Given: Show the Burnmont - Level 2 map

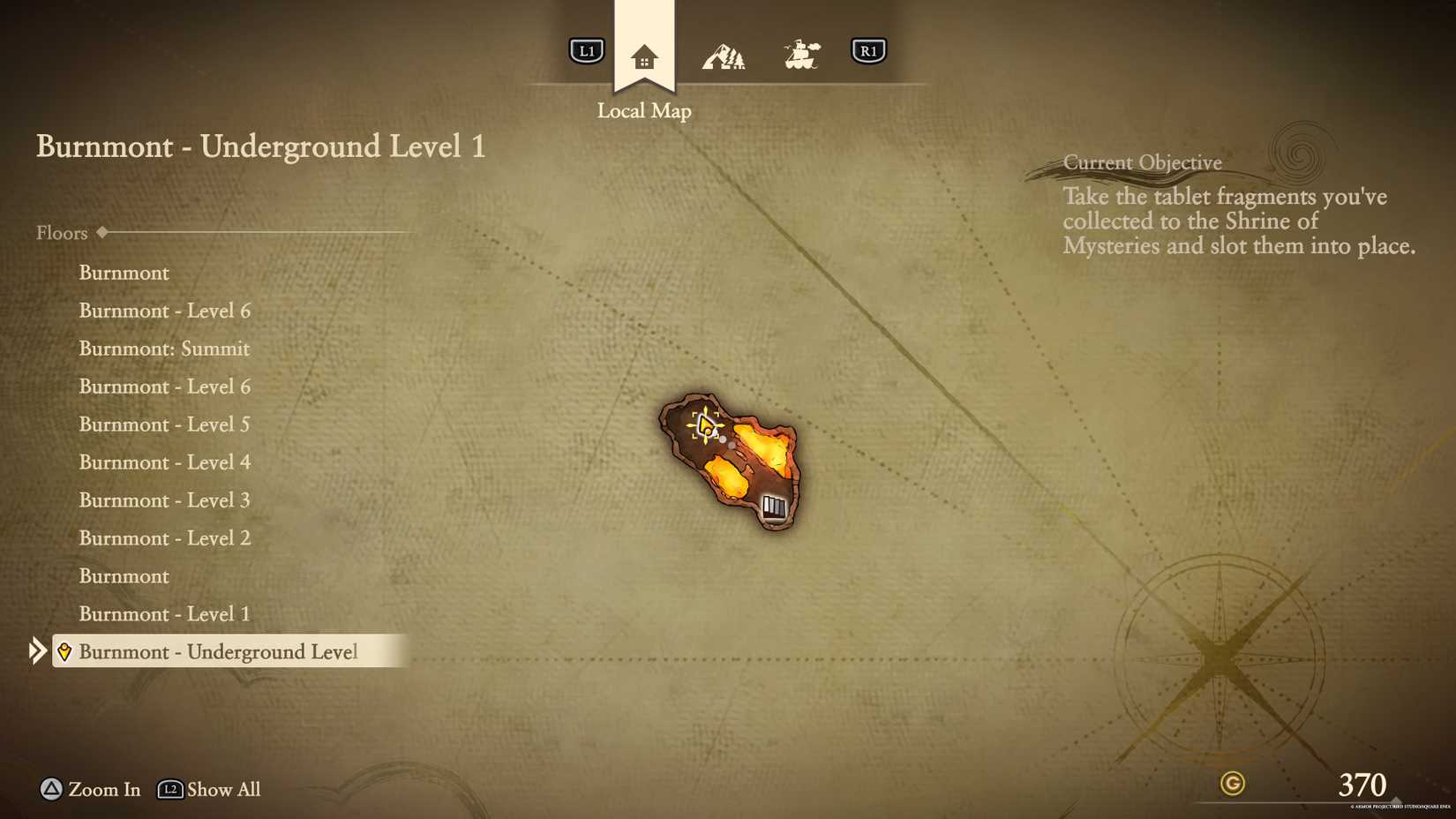Looking at the screenshot, I should coord(164,538).
